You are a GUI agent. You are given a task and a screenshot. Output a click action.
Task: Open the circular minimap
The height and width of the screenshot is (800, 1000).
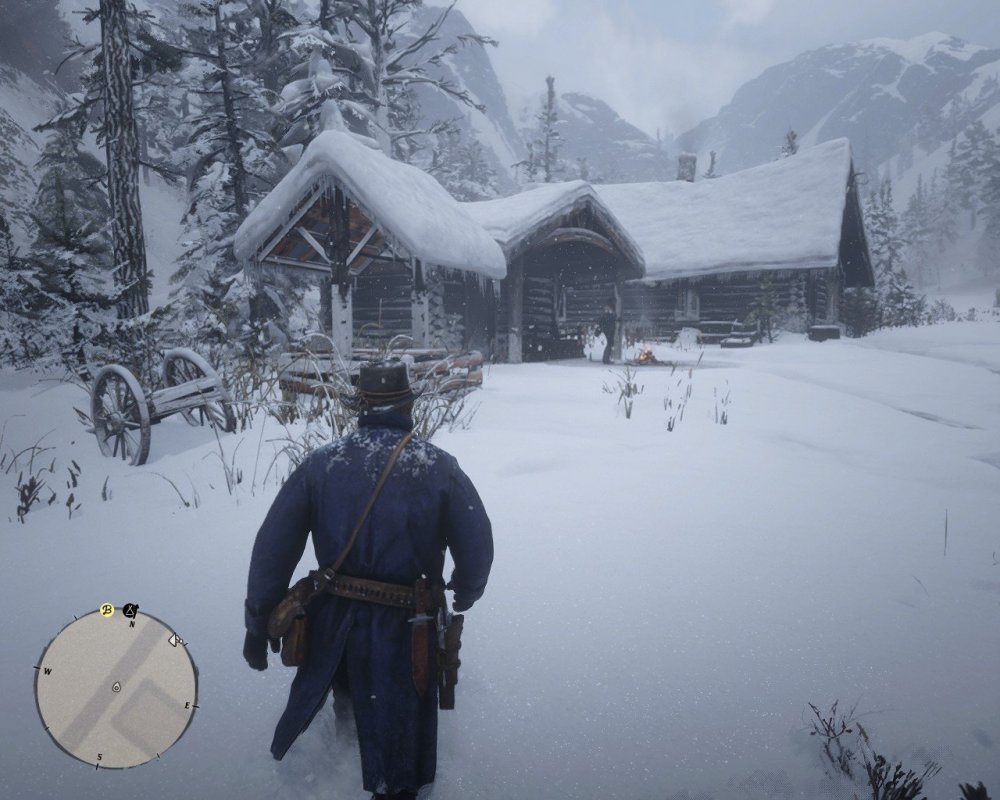point(116,689)
